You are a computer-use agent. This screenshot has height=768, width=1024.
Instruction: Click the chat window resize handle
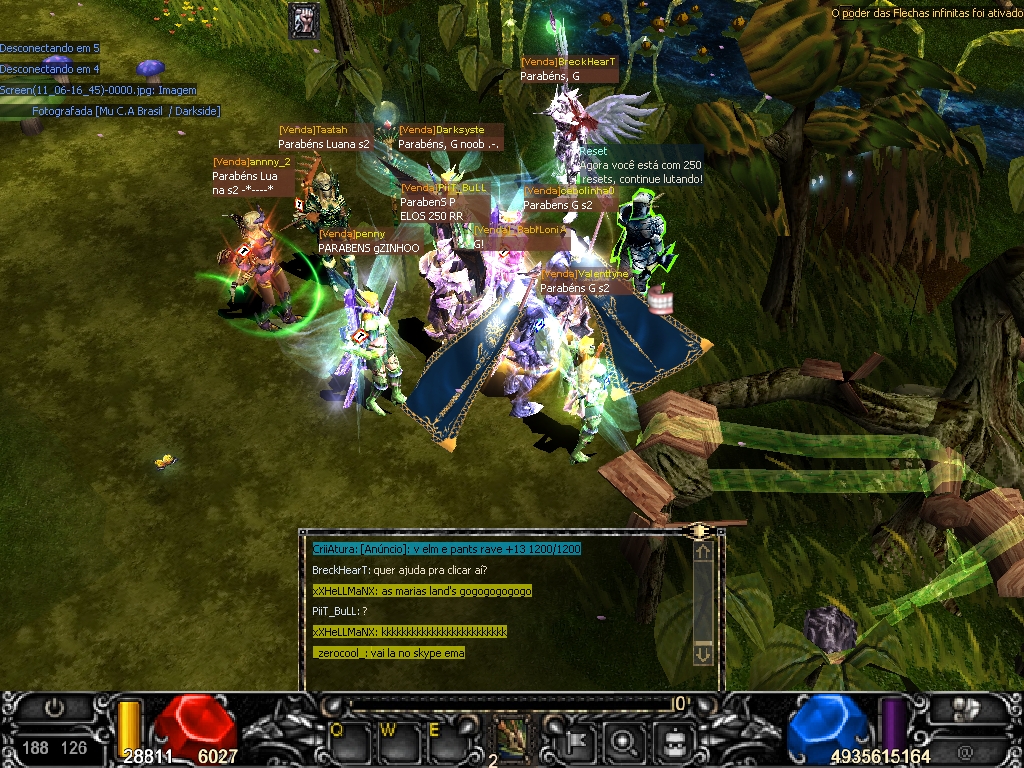(x=701, y=531)
